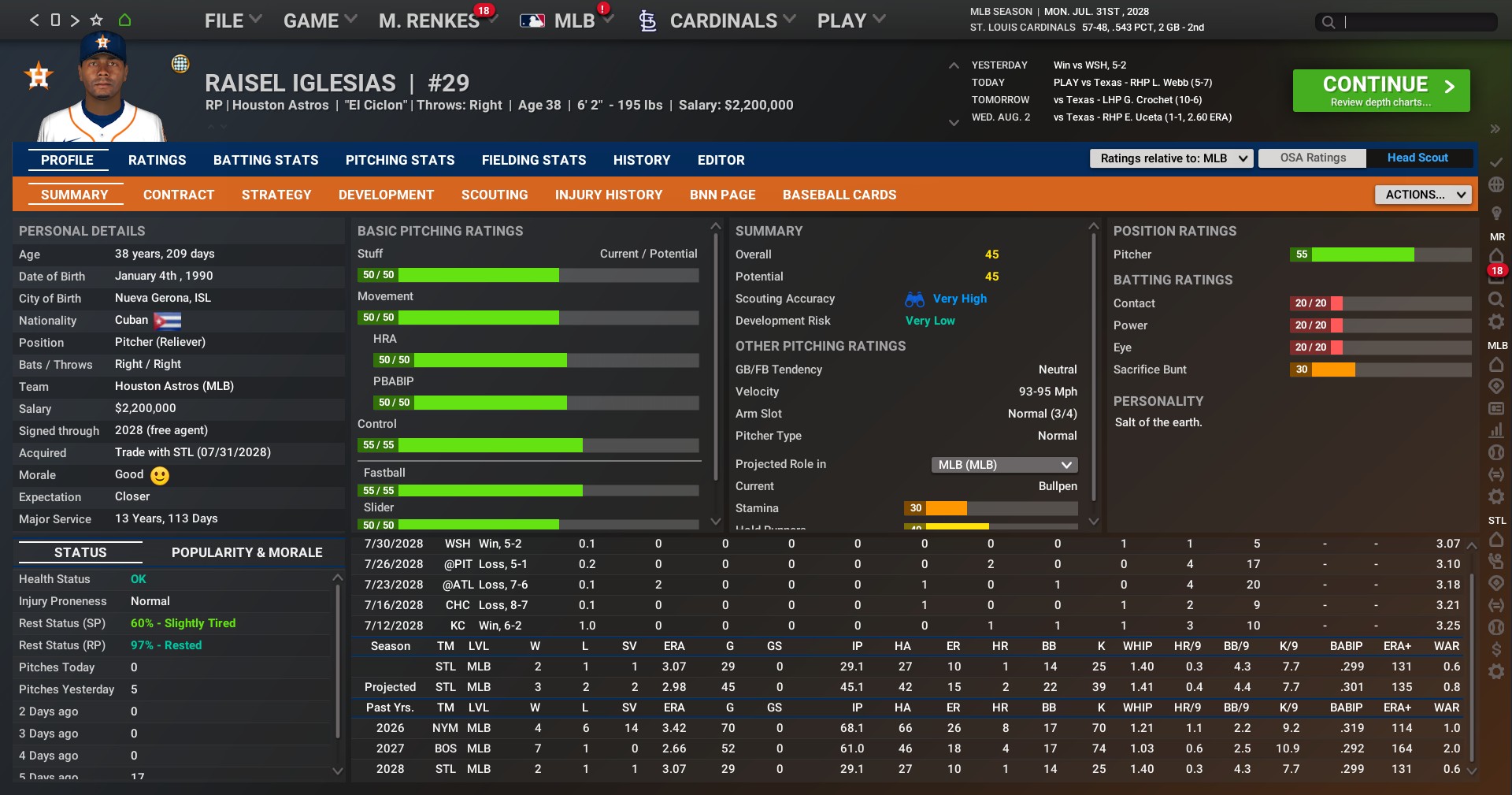Open the SCOUTING sub-tab
The image size is (1512, 795).
(495, 195)
